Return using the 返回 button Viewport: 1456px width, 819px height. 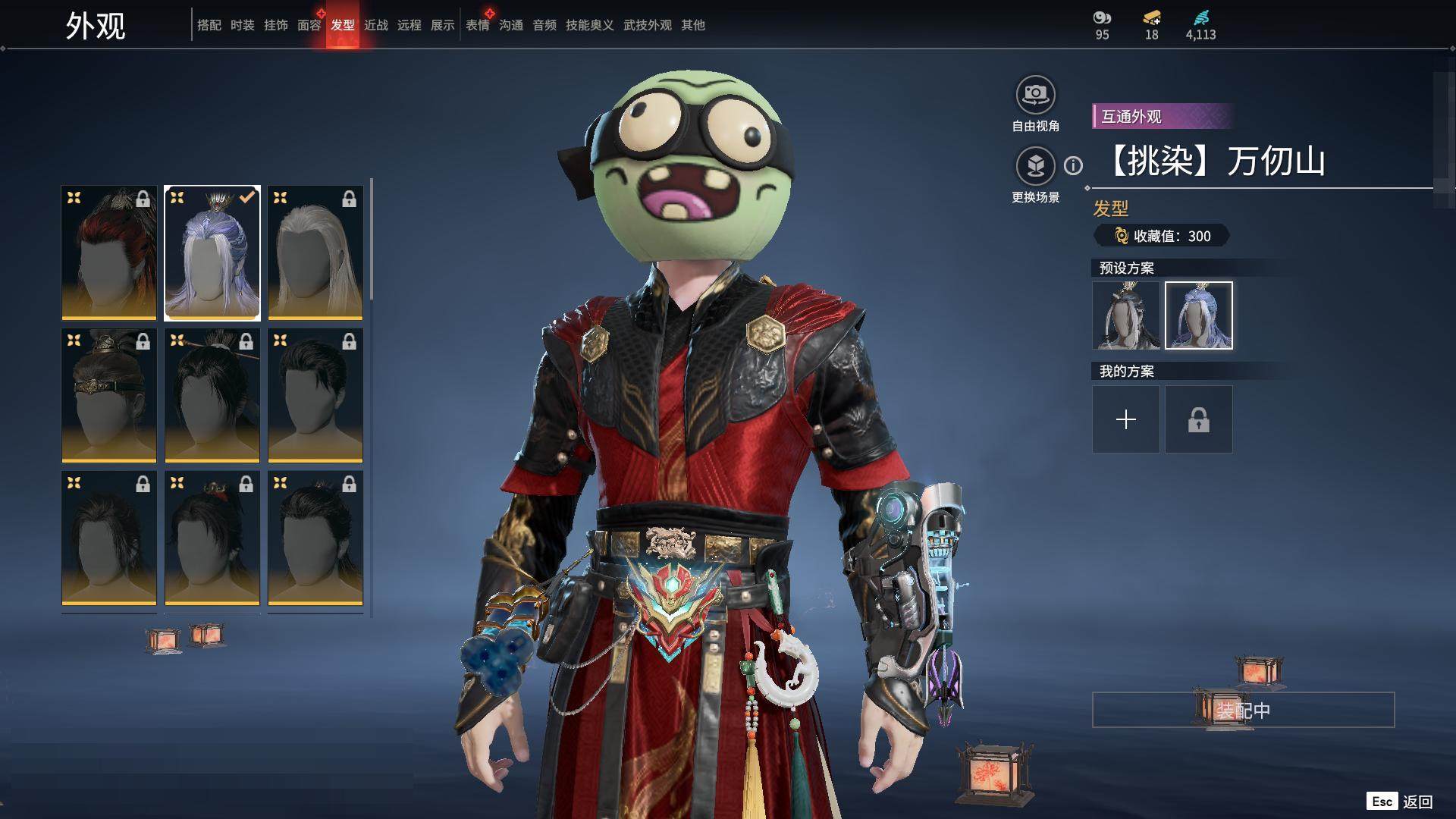[x=1400, y=802]
